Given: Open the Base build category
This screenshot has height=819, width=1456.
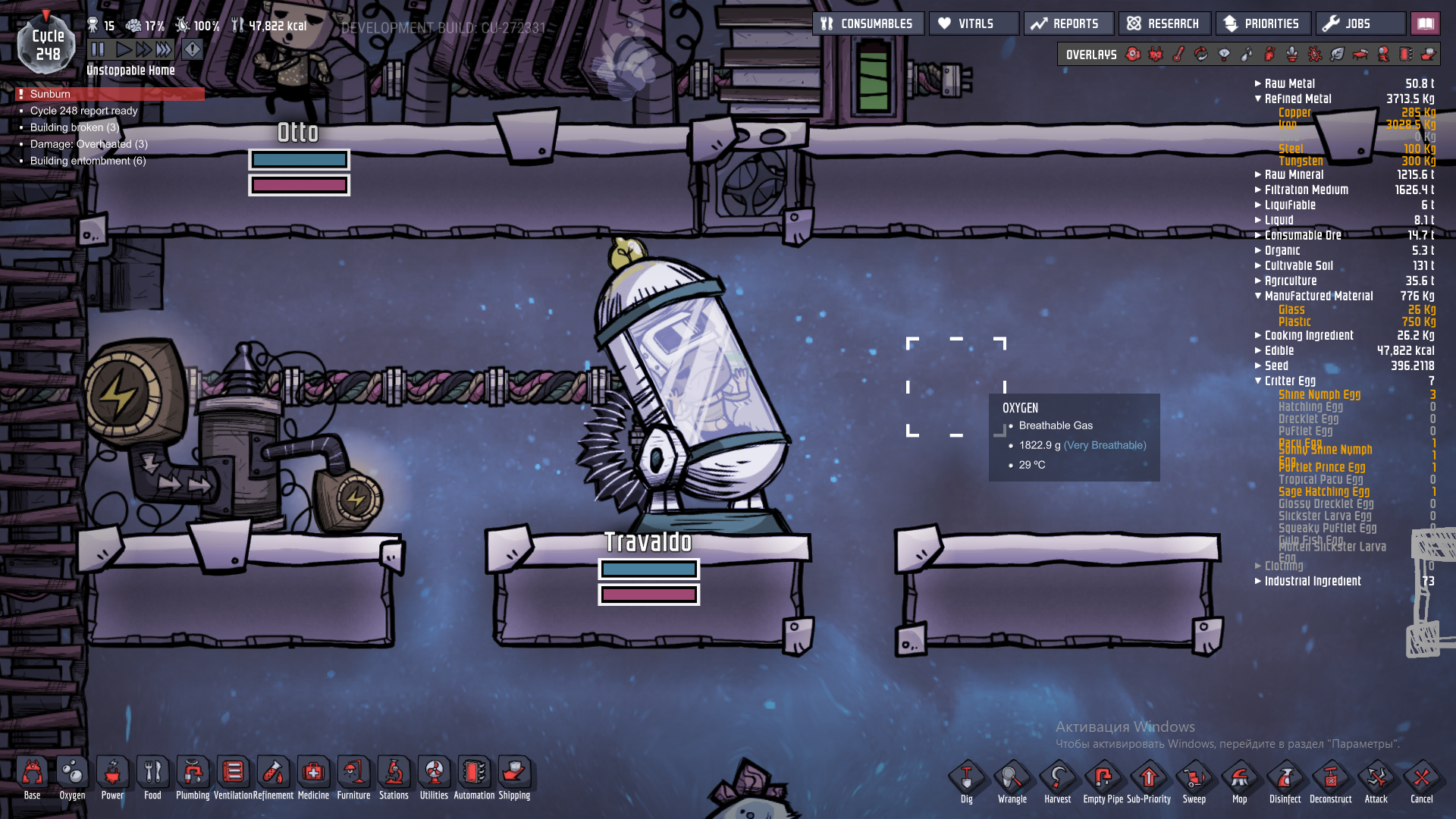Looking at the screenshot, I should coord(32,777).
